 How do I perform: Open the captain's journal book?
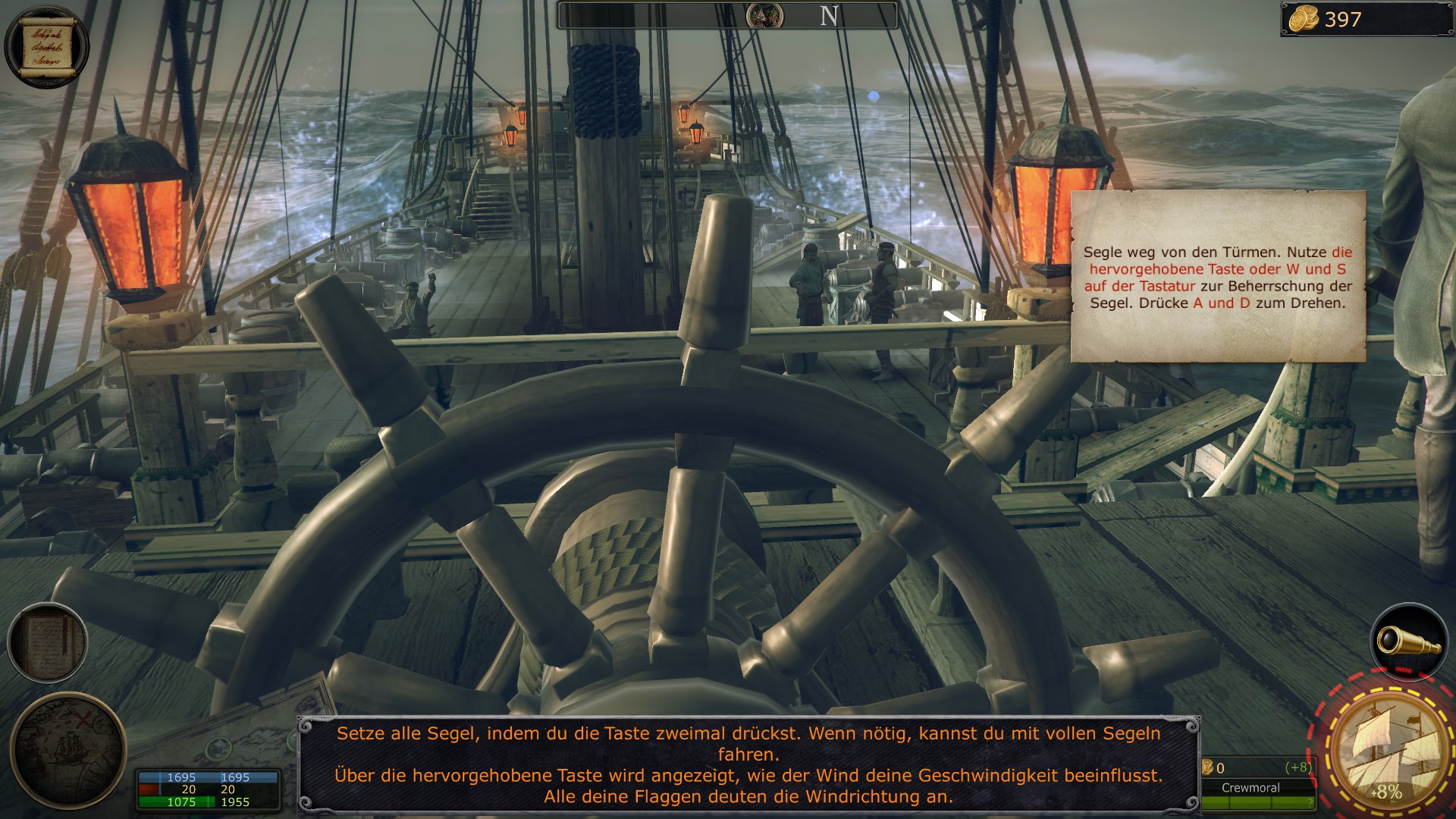[48, 643]
